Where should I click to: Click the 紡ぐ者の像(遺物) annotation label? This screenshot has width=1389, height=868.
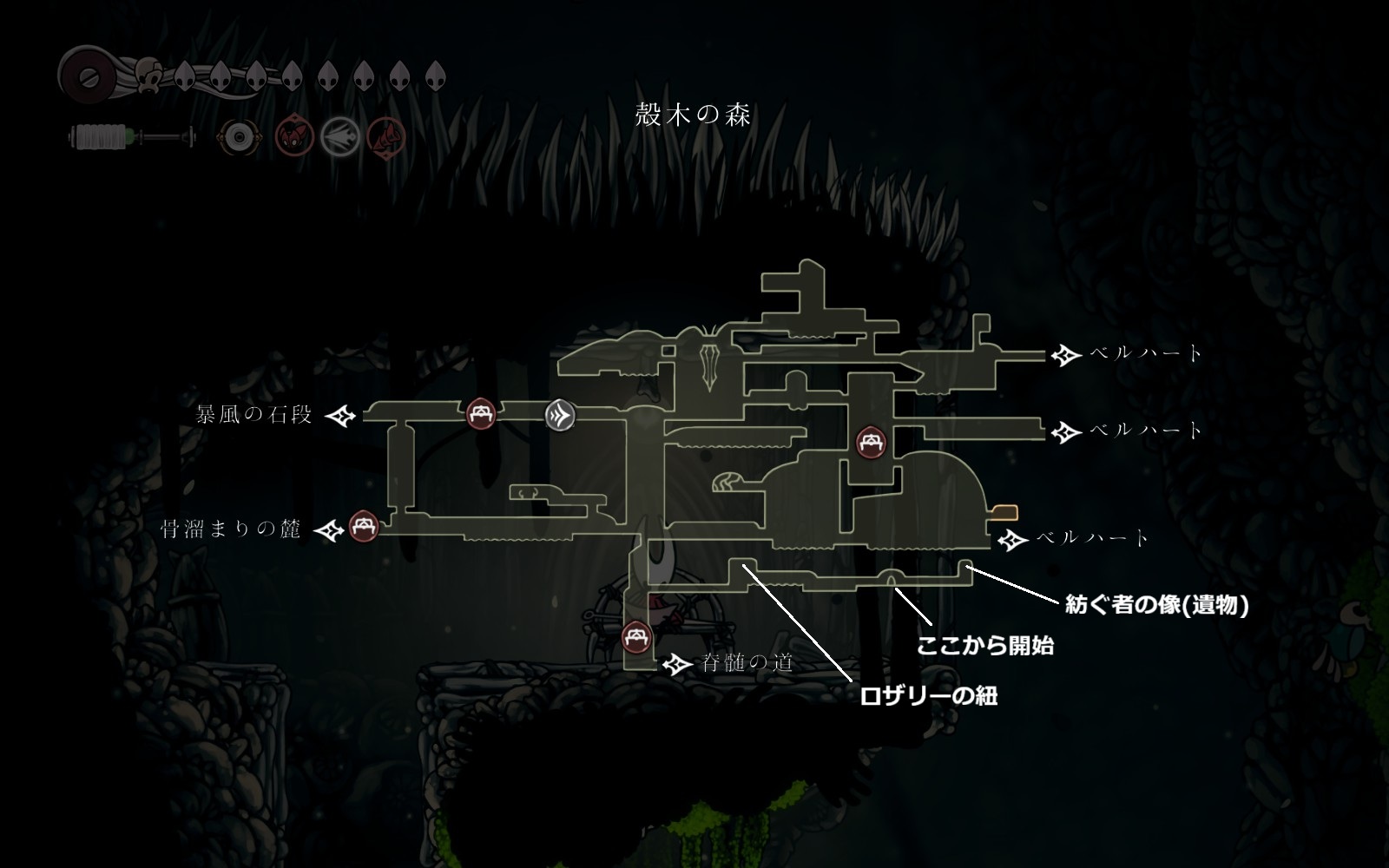pos(1156,605)
